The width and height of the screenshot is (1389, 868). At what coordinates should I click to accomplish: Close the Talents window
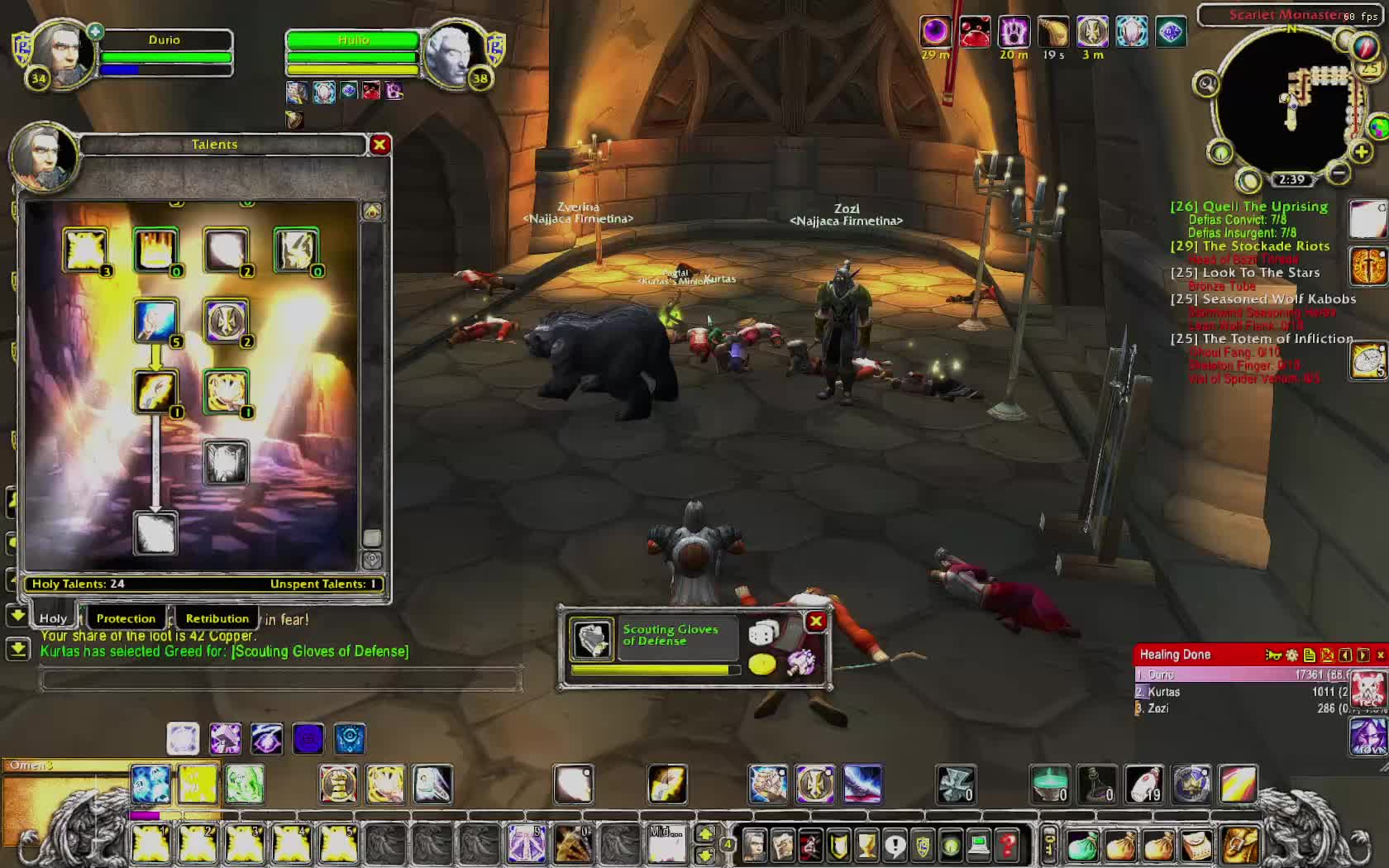pos(379,145)
